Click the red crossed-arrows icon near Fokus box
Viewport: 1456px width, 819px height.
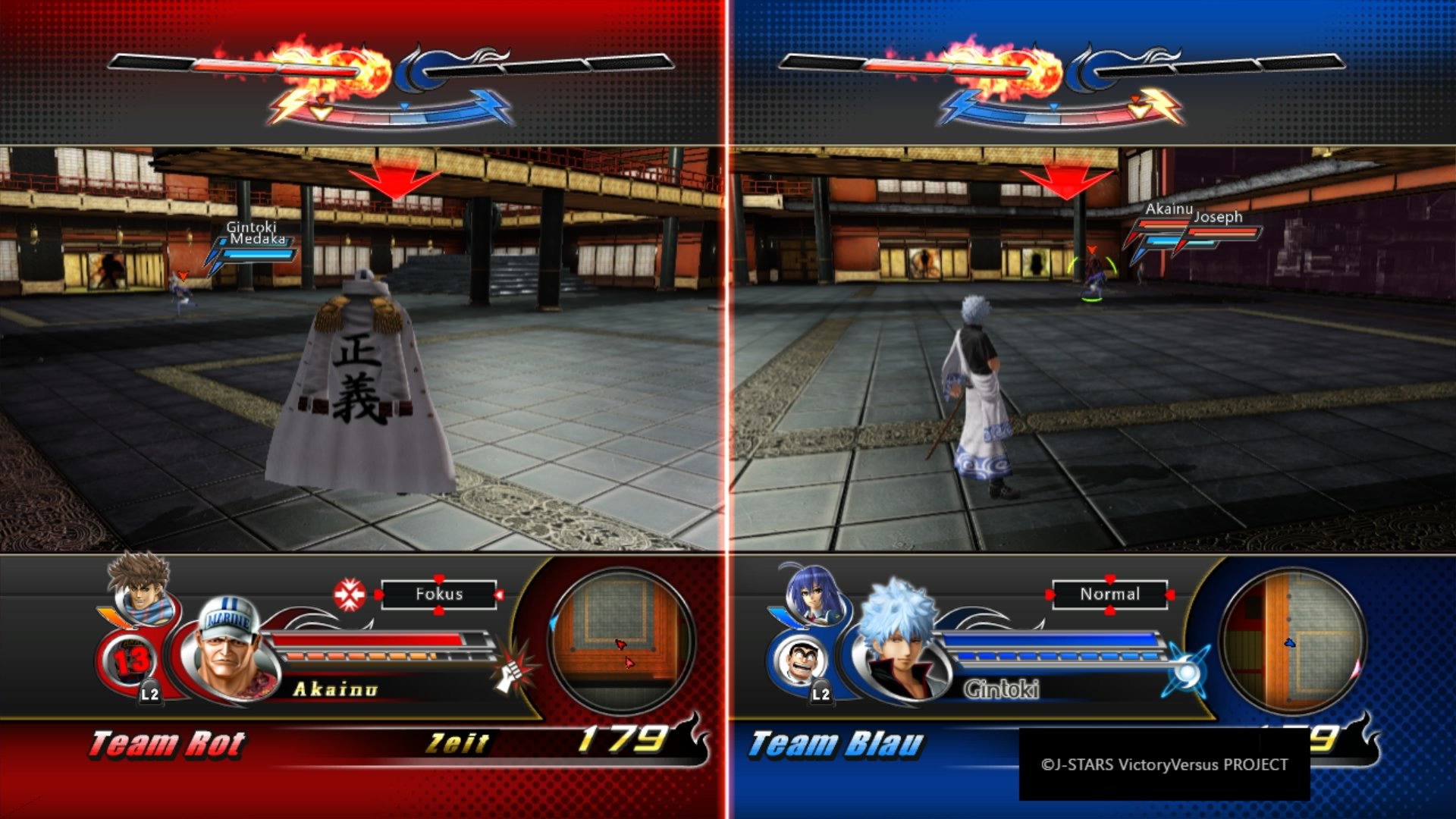[349, 594]
